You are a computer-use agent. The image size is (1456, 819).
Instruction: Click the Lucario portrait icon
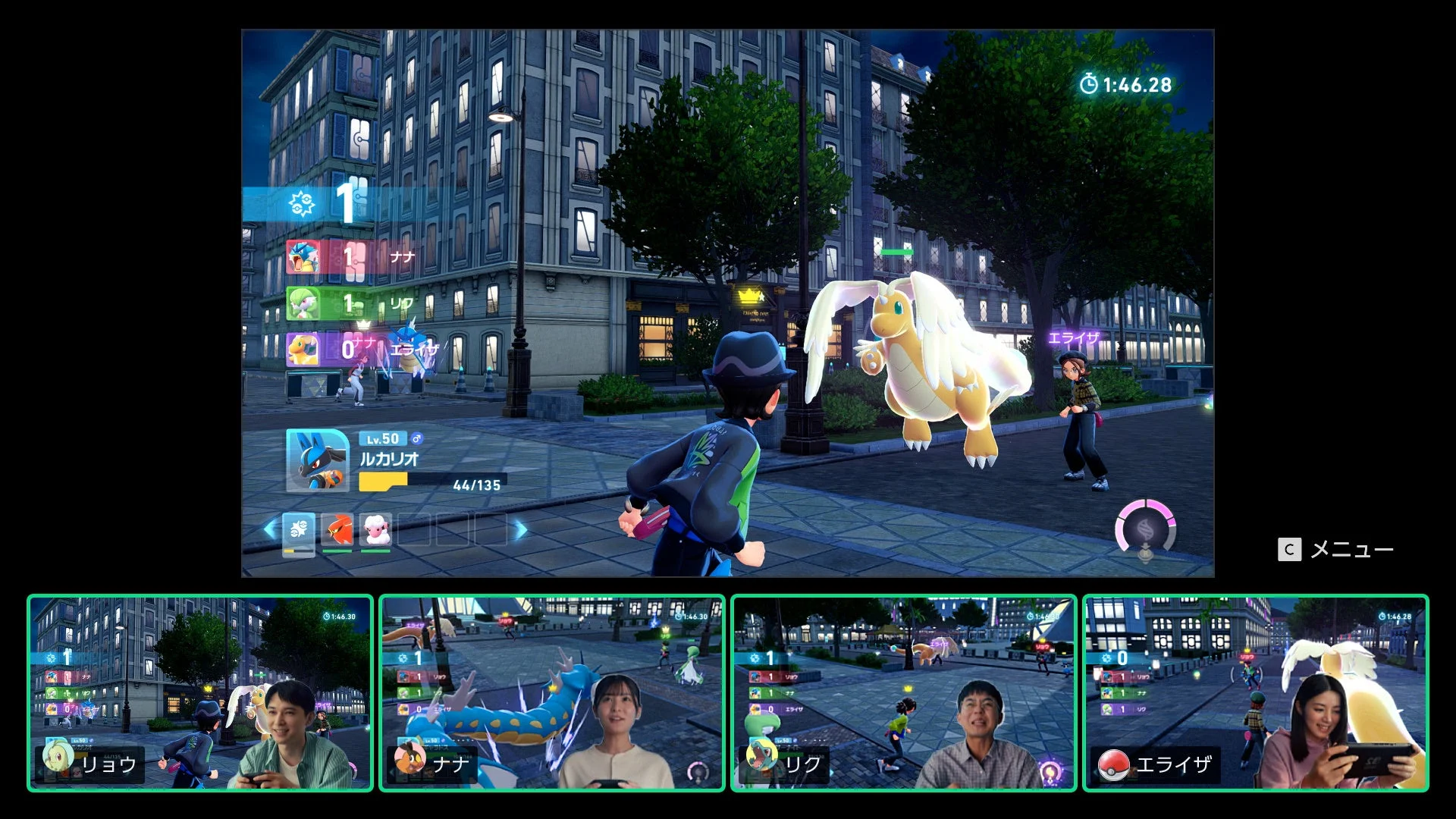tap(317, 459)
